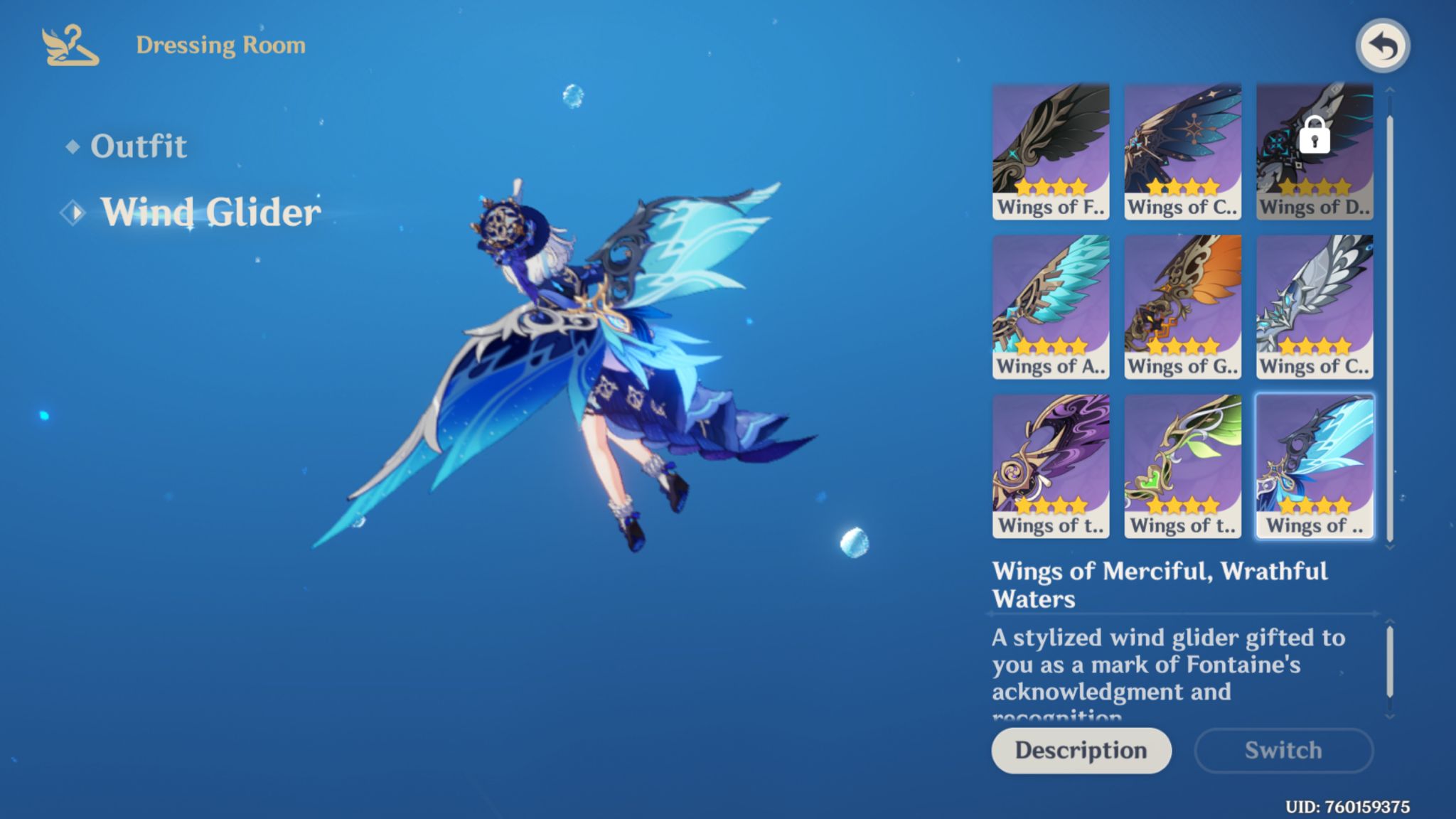Viewport: 1456px width, 819px height.
Task: Open the Outfit section
Action: [139, 146]
